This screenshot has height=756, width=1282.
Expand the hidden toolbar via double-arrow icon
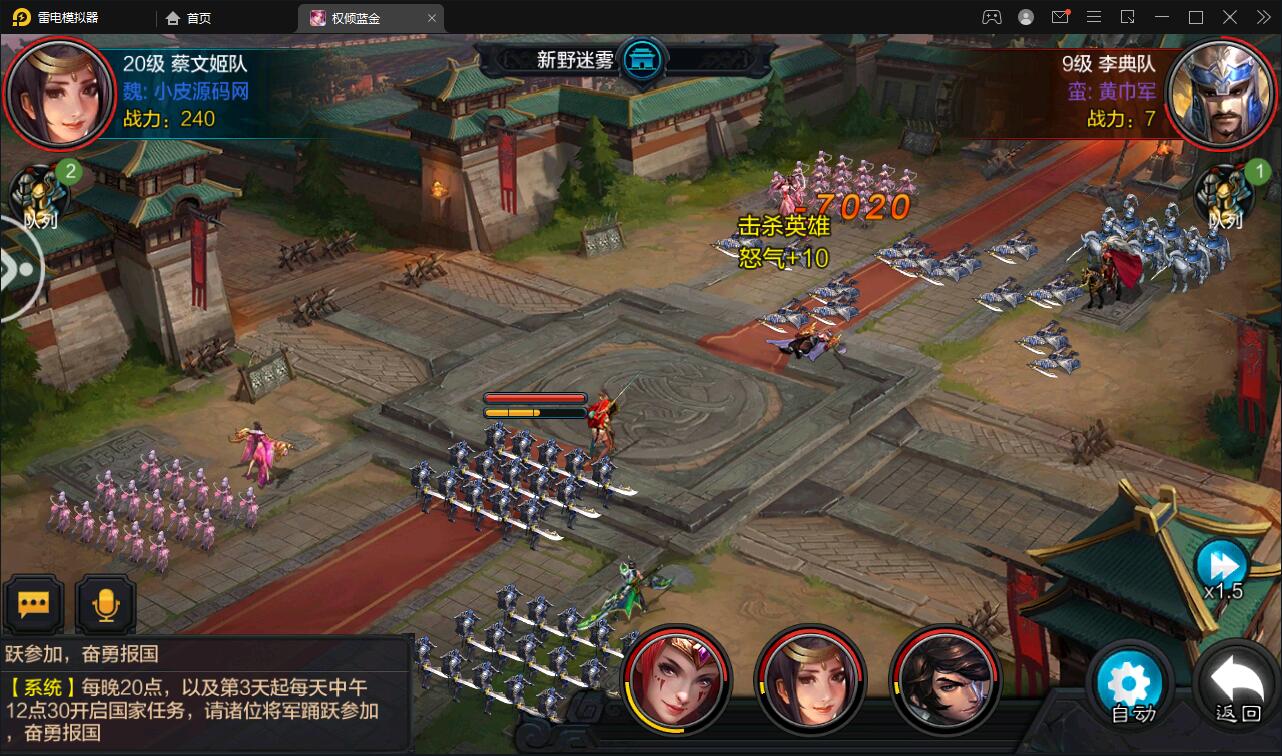(1265, 17)
